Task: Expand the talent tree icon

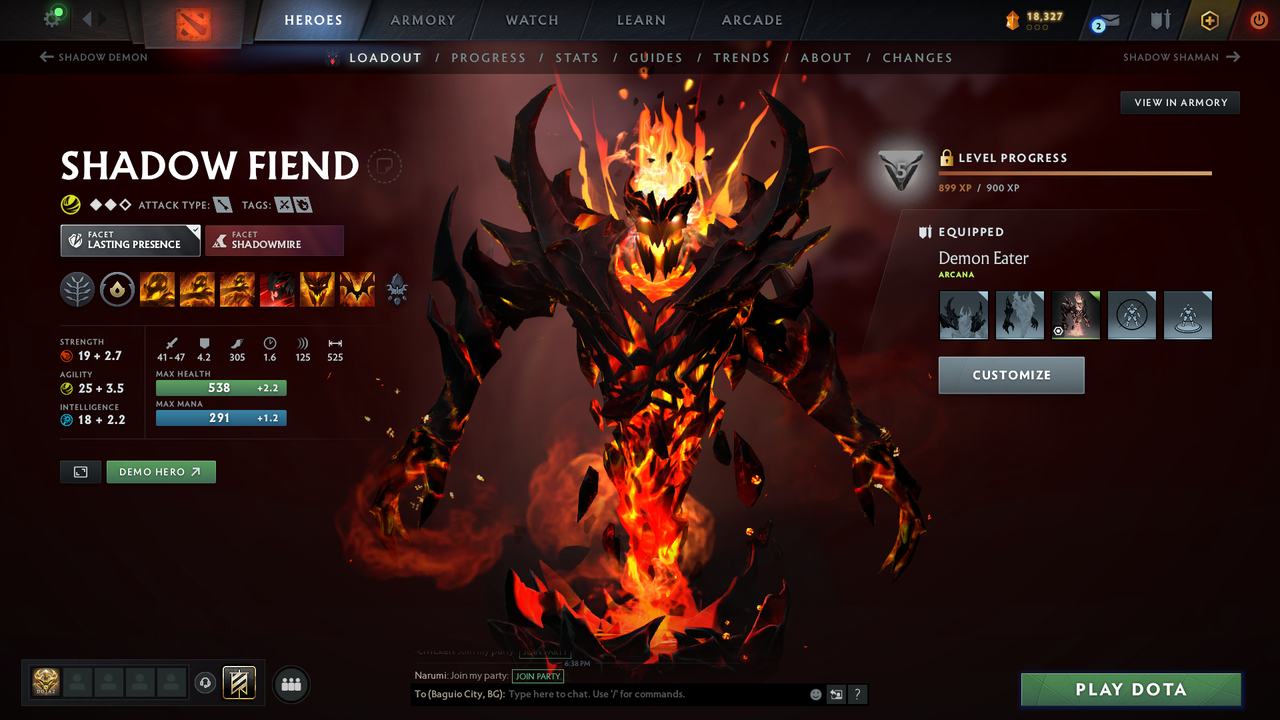Action: (x=397, y=289)
